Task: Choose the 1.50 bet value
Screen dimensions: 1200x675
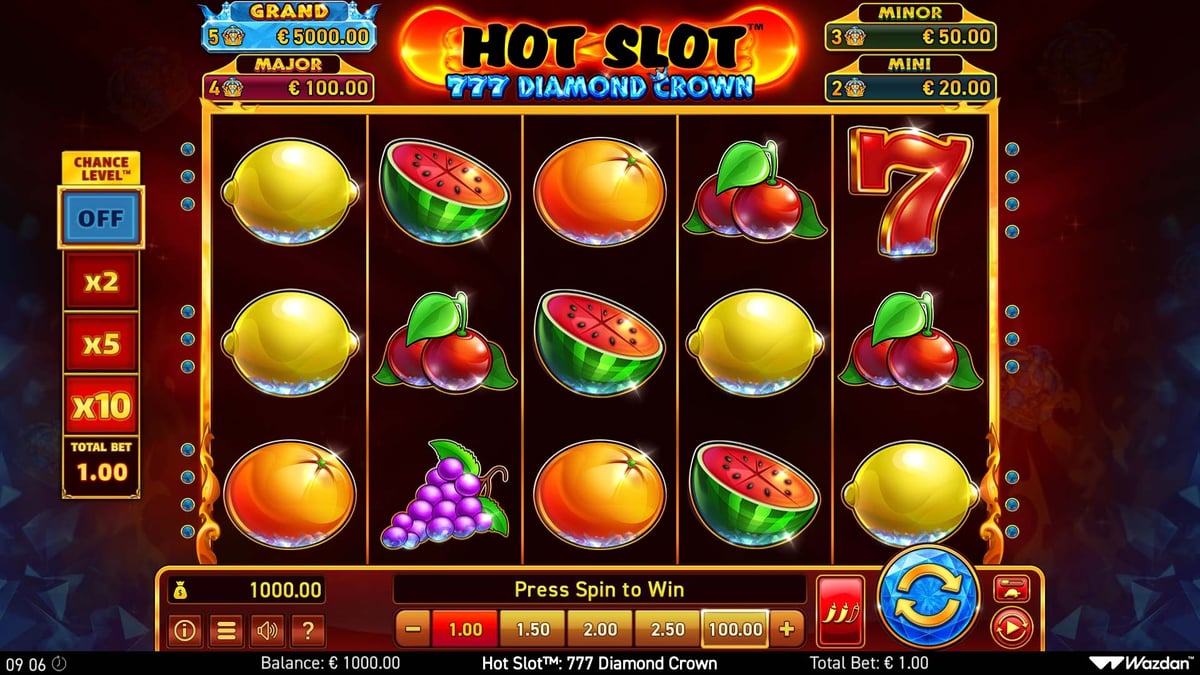Action: point(533,629)
